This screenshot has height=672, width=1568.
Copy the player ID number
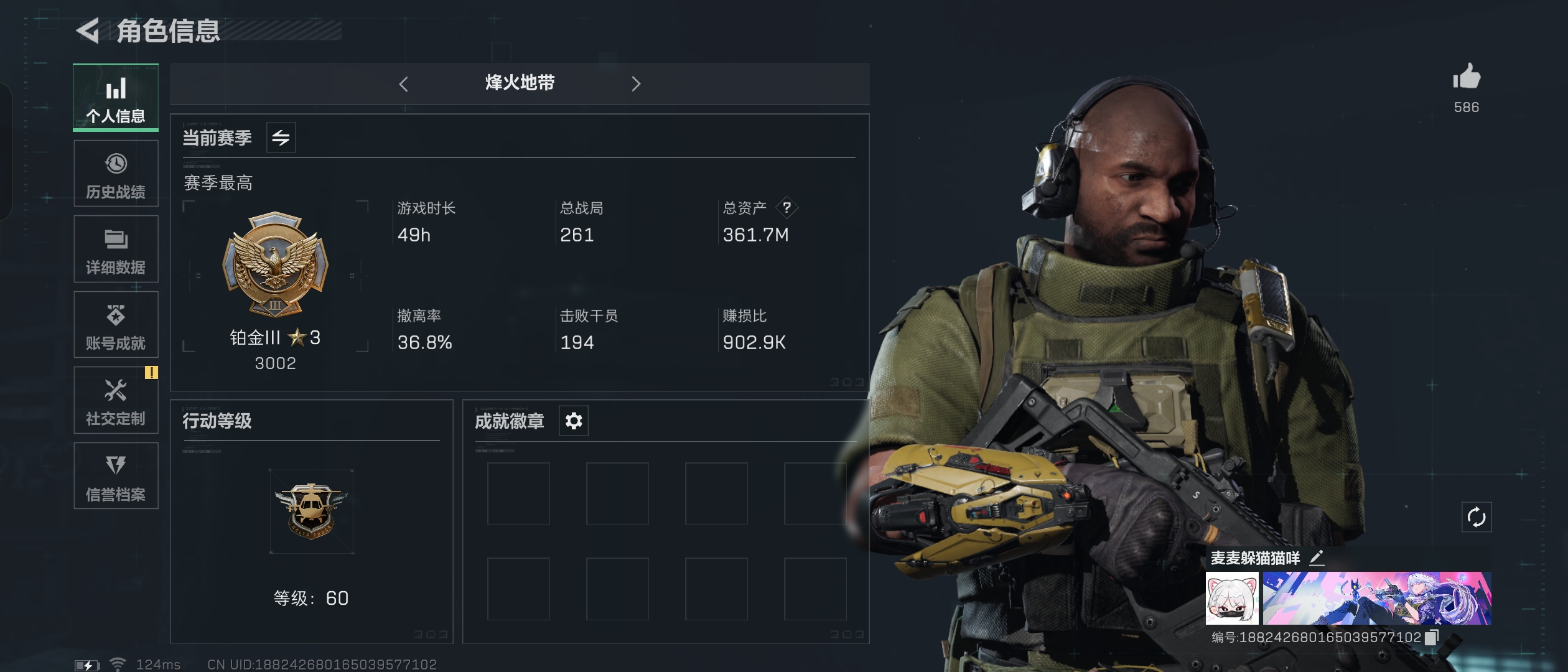pyautogui.click(x=1431, y=637)
